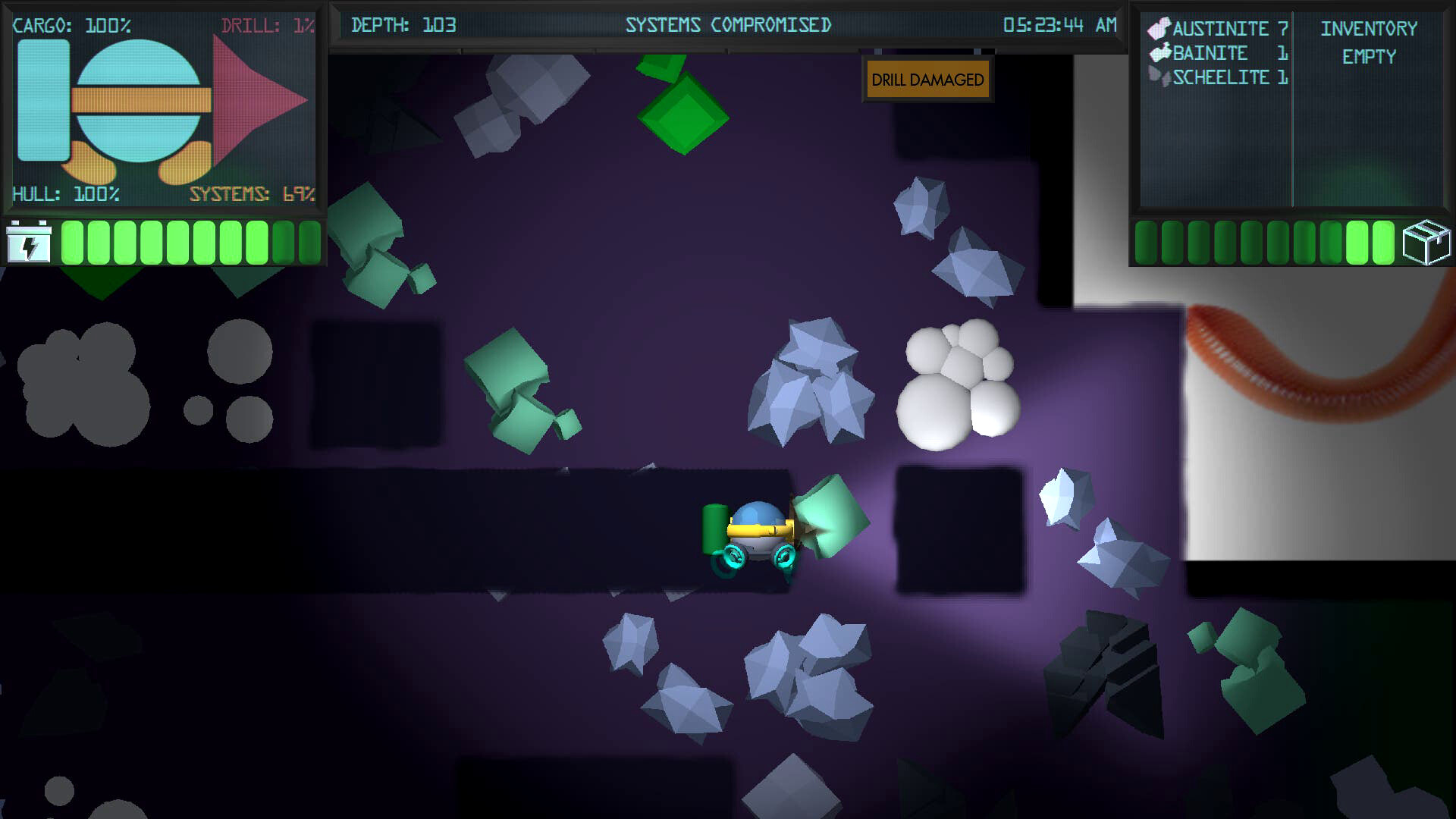
Task: Open the storage crate icon
Action: [1429, 243]
